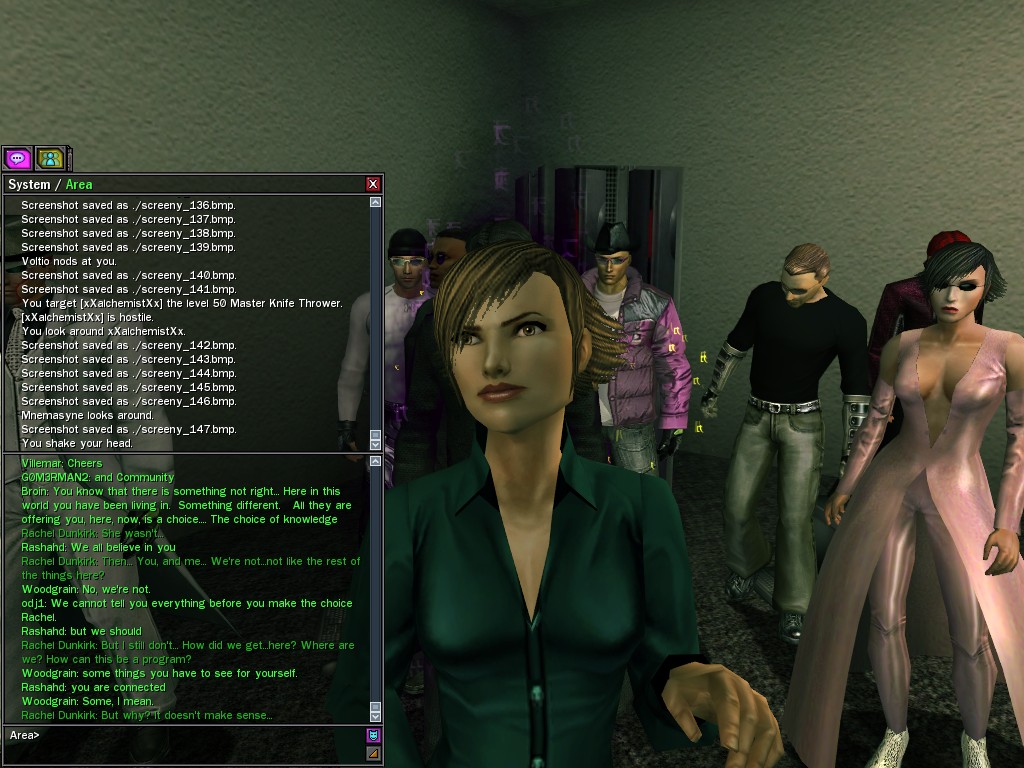Click the Area chat scroll-down arrow
Screen dimensions: 1024x768
pos(376,716)
